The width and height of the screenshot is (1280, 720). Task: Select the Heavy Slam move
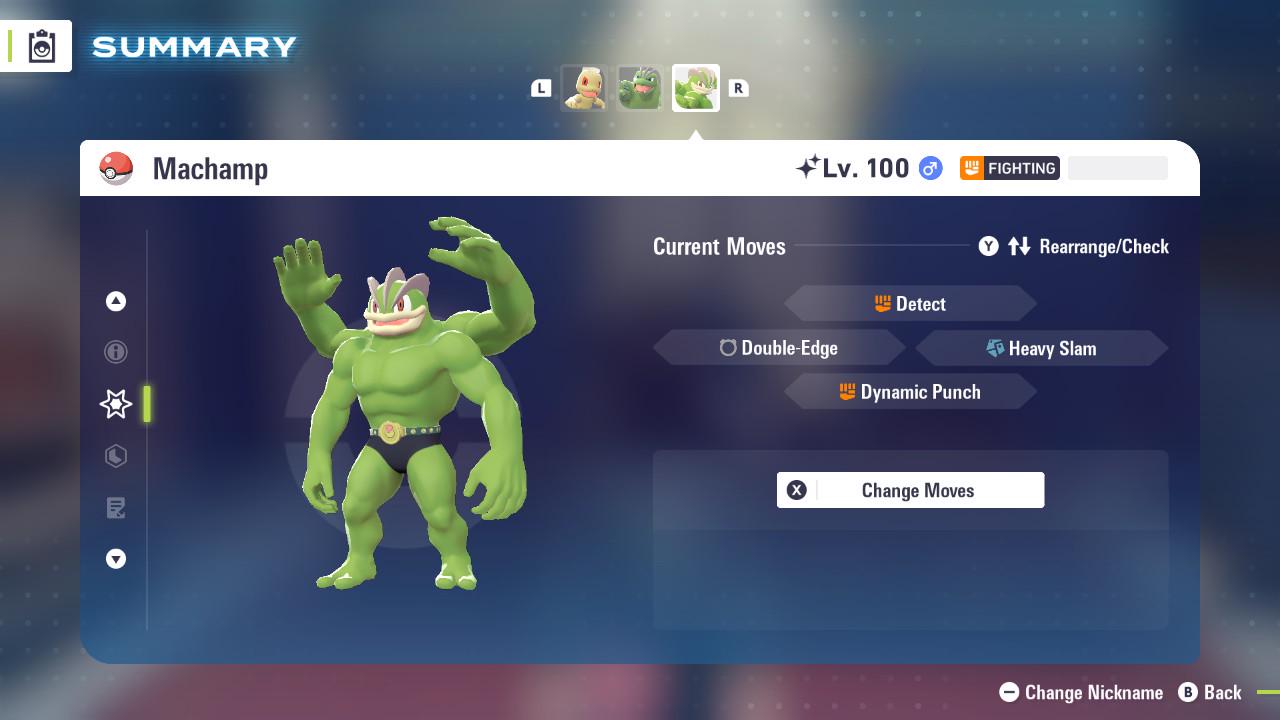pos(1042,348)
